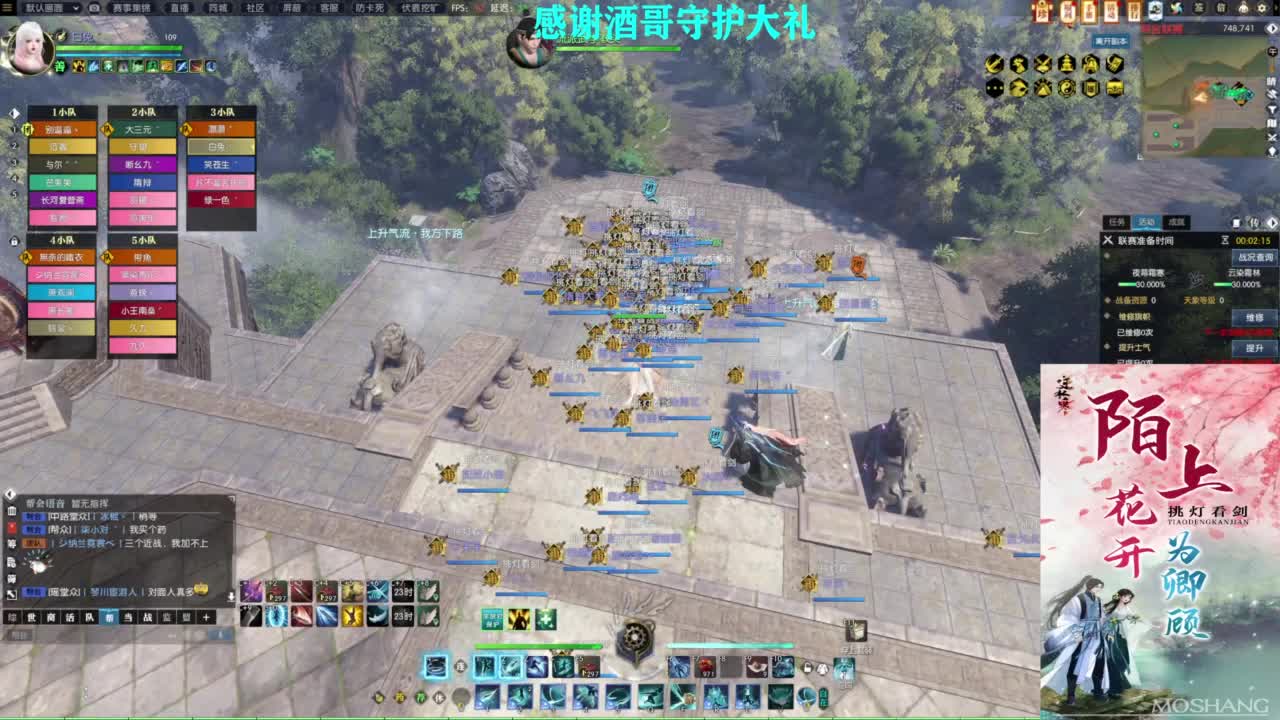Viewport: 1280px width, 720px height.
Task: Click the + to add a new chat tab
Action: click(x=206, y=618)
